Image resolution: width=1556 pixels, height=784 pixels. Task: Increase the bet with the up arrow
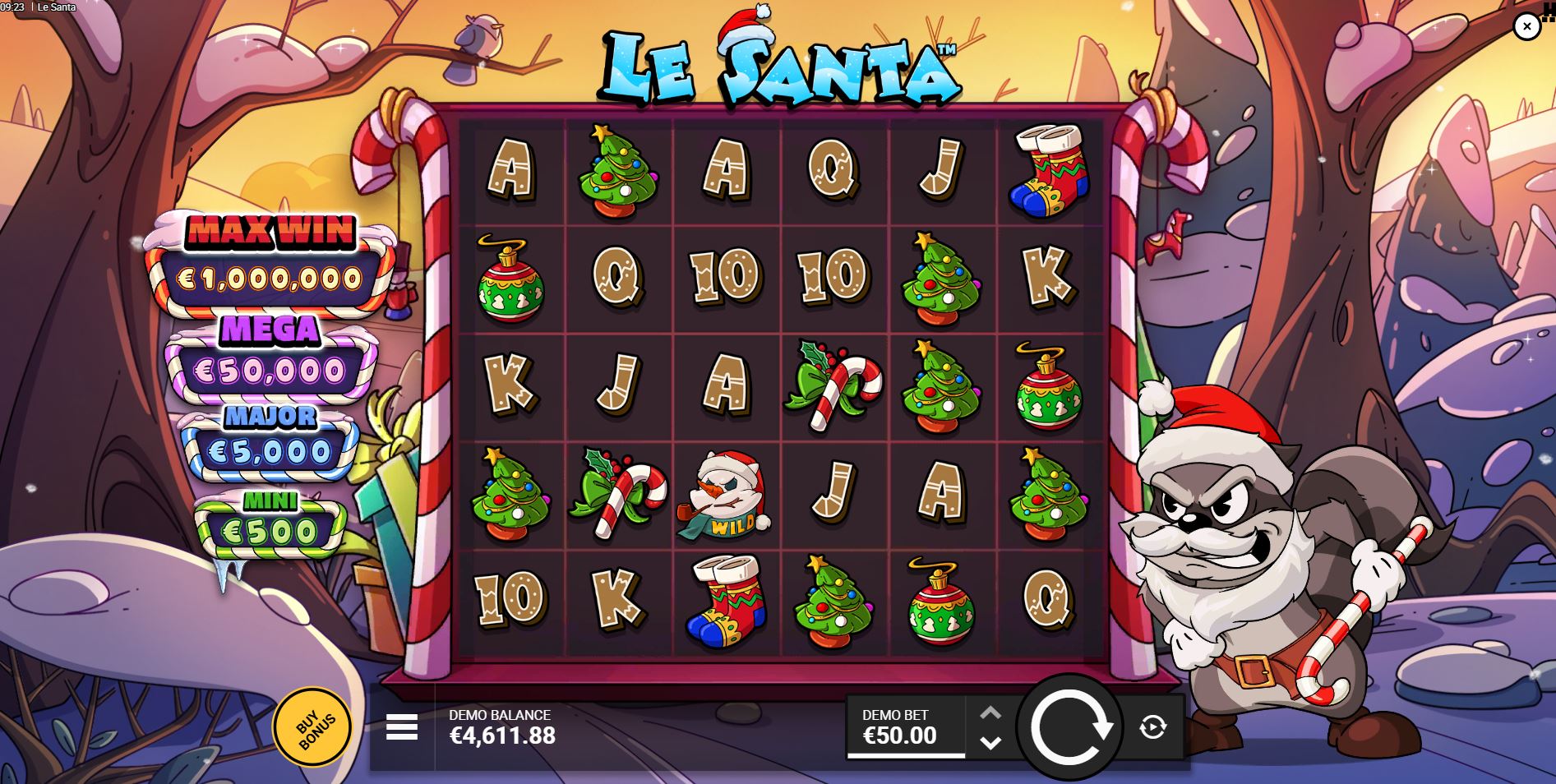coord(990,712)
